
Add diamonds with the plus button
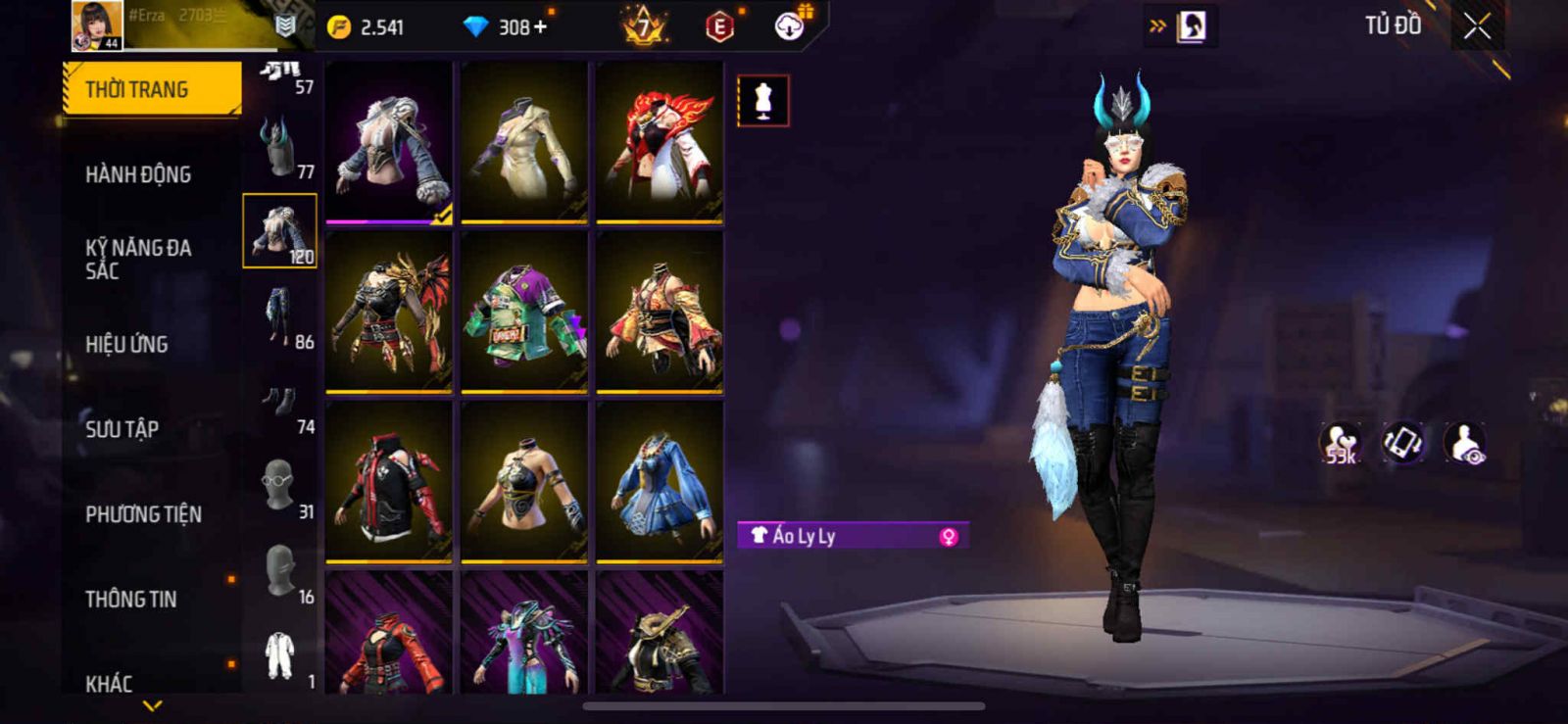[540, 26]
